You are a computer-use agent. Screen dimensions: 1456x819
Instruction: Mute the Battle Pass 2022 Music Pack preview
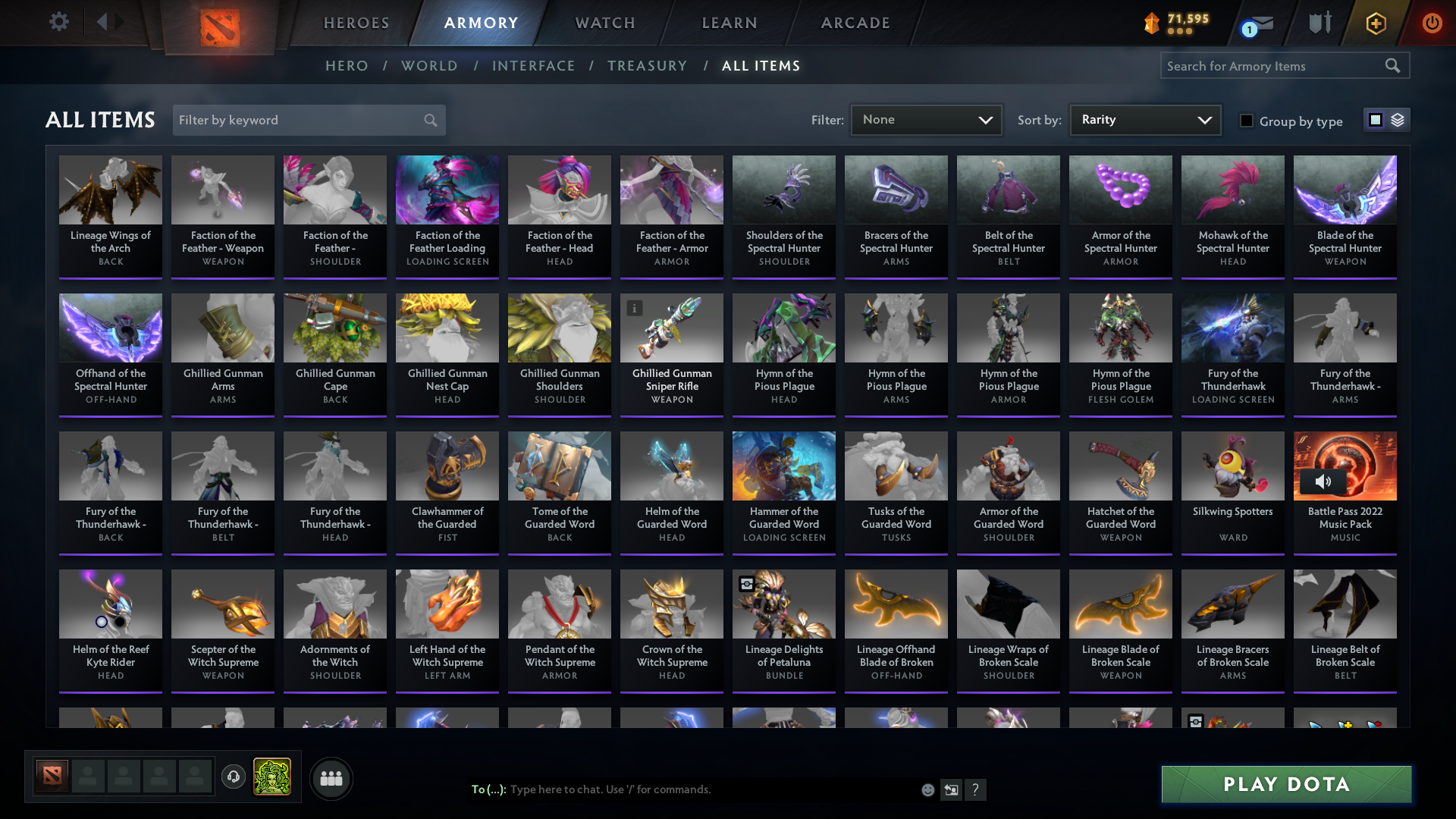1325,481
